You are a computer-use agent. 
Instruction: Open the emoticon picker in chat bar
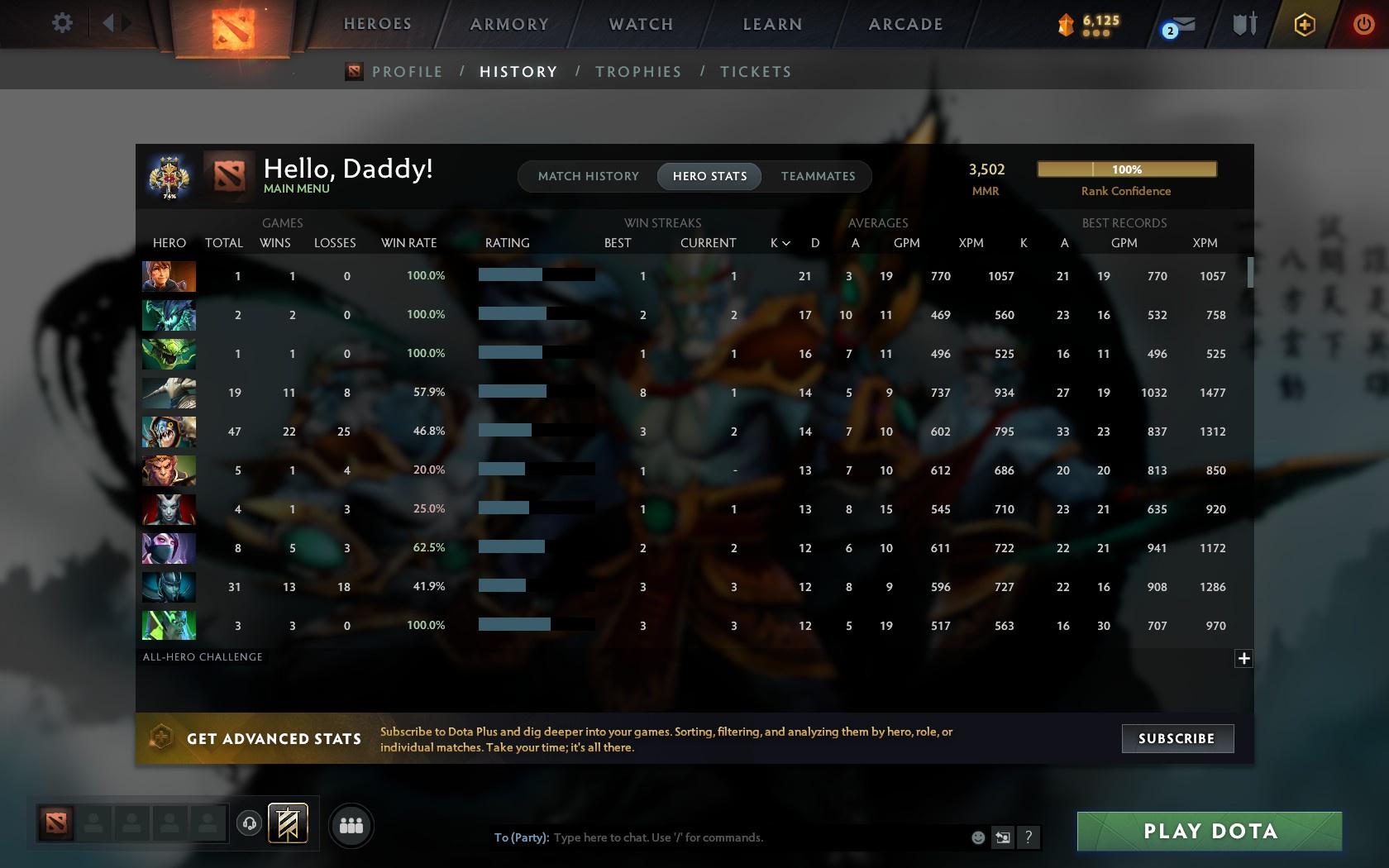tap(977, 837)
